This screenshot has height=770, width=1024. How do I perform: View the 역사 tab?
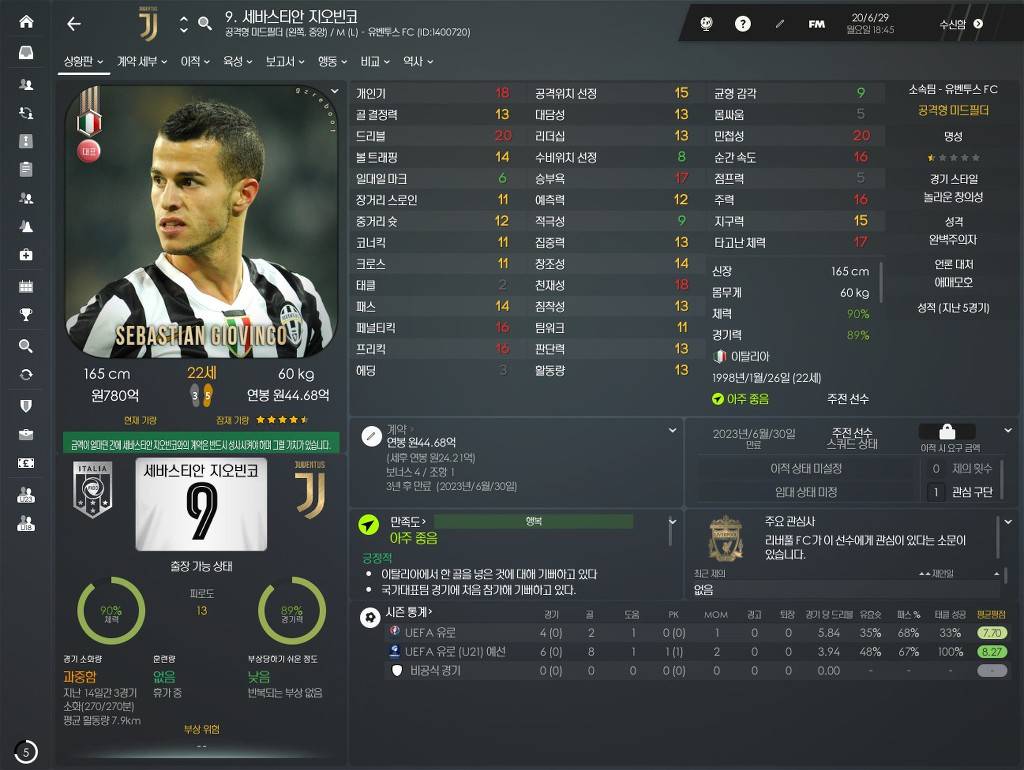point(417,62)
